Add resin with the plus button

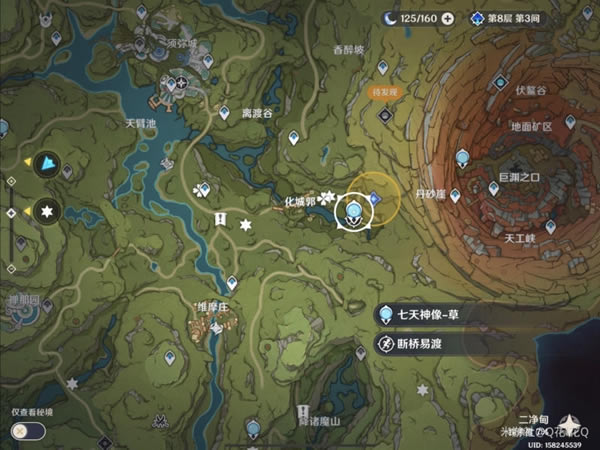point(447,18)
